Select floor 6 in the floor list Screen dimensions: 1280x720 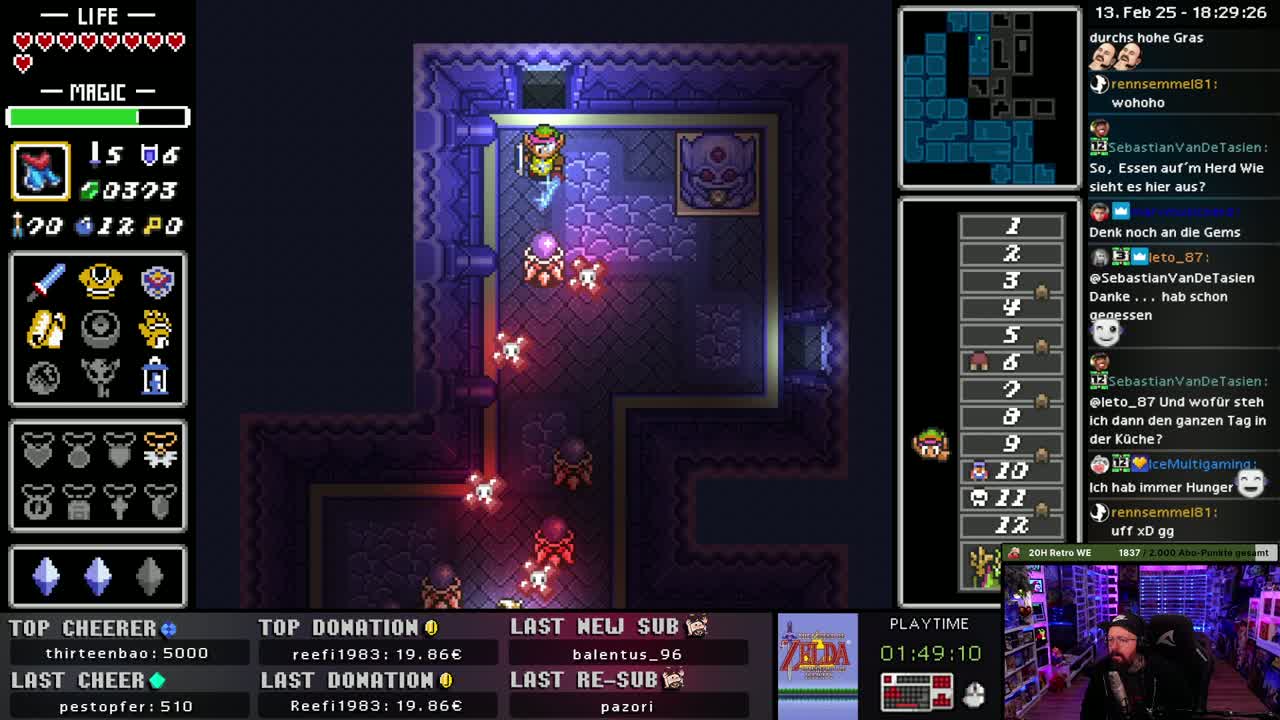(x=1011, y=362)
